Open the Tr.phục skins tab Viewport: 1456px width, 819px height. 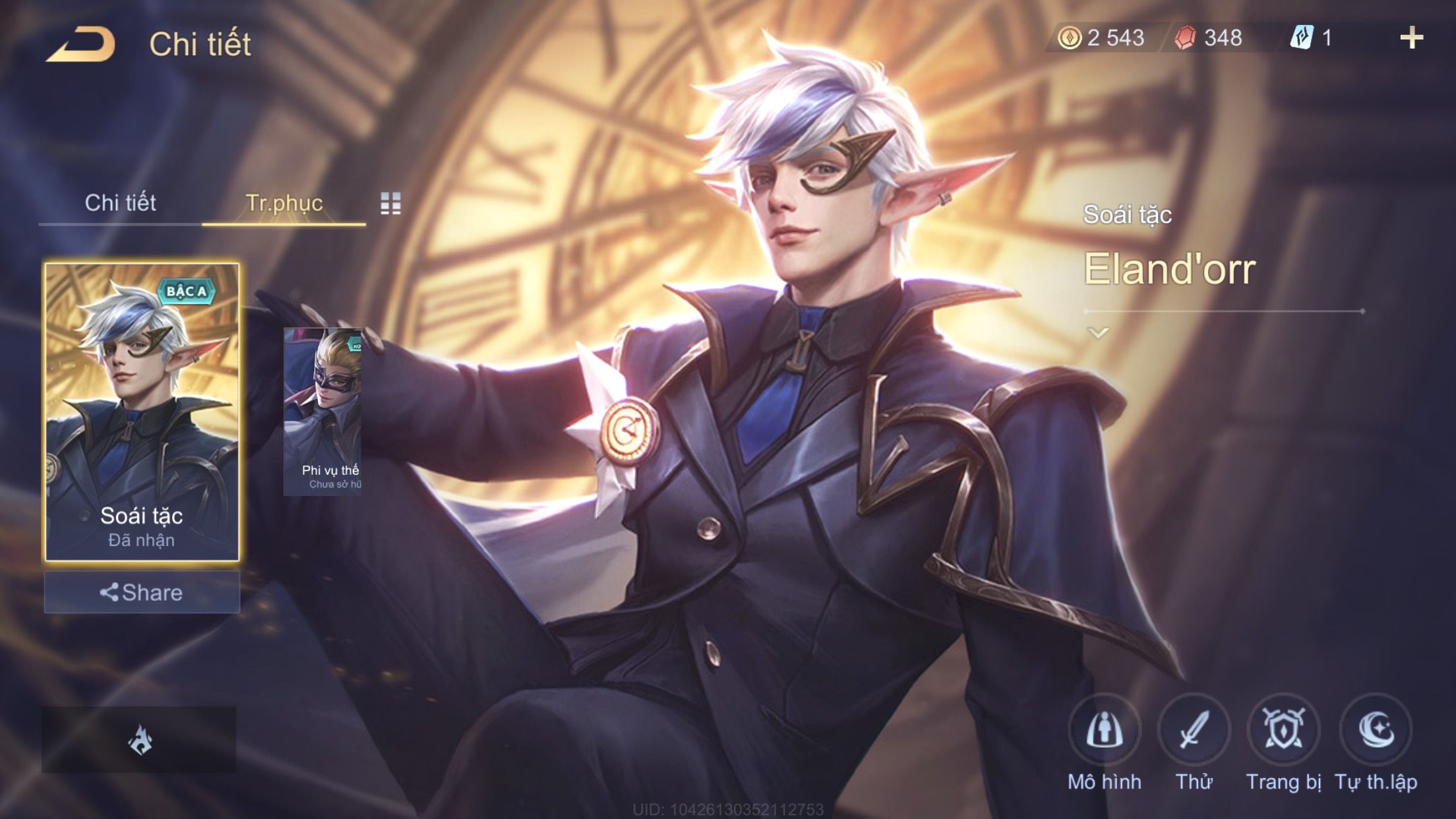(284, 203)
